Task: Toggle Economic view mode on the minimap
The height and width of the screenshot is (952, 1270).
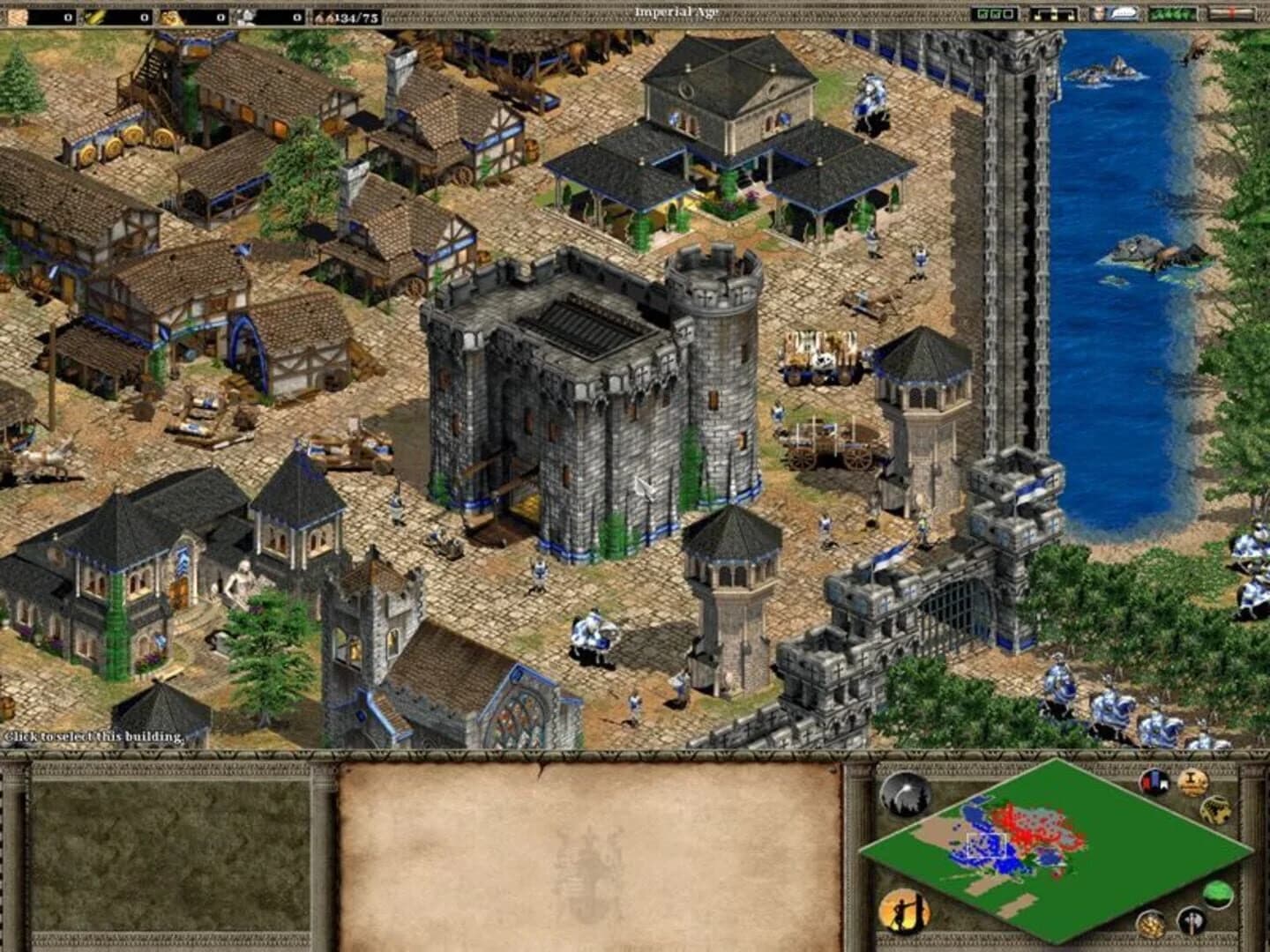Action: tap(1152, 923)
